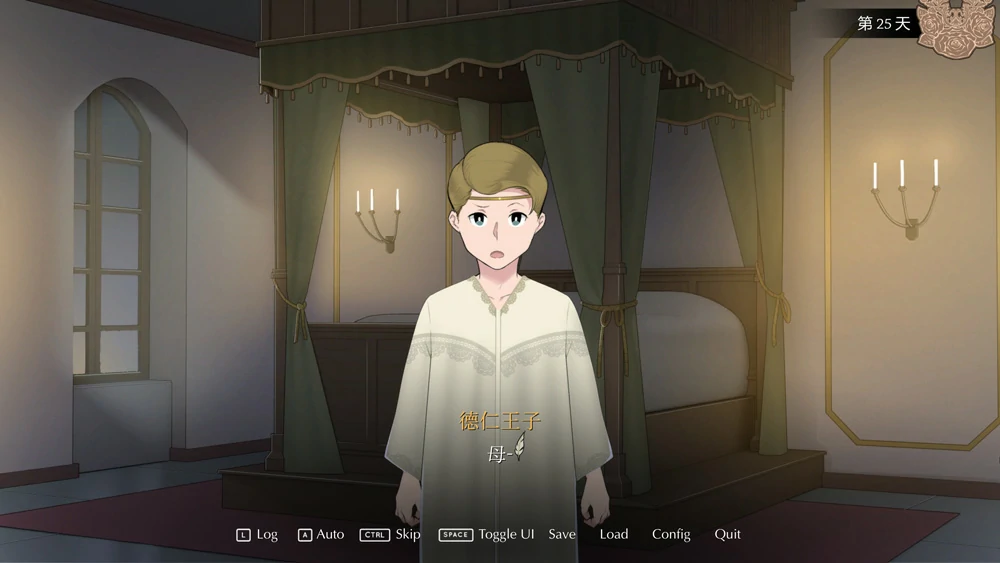
Task: Open the dialogue Log
Action: coord(258,534)
